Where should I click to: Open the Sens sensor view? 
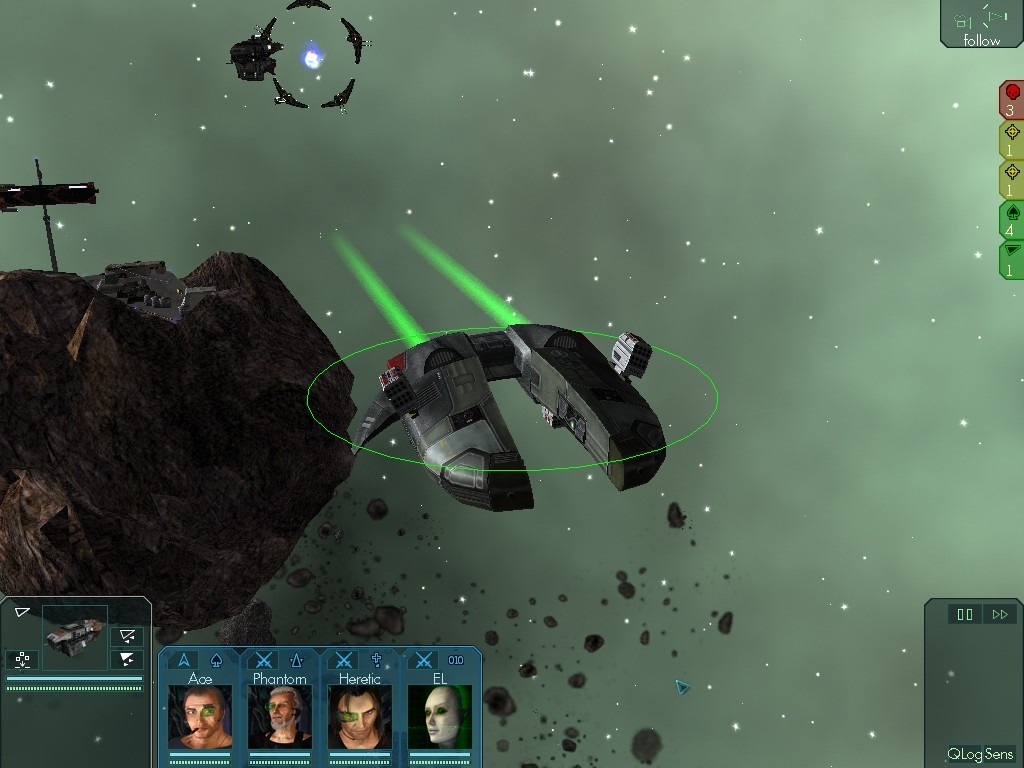(x=1000, y=754)
